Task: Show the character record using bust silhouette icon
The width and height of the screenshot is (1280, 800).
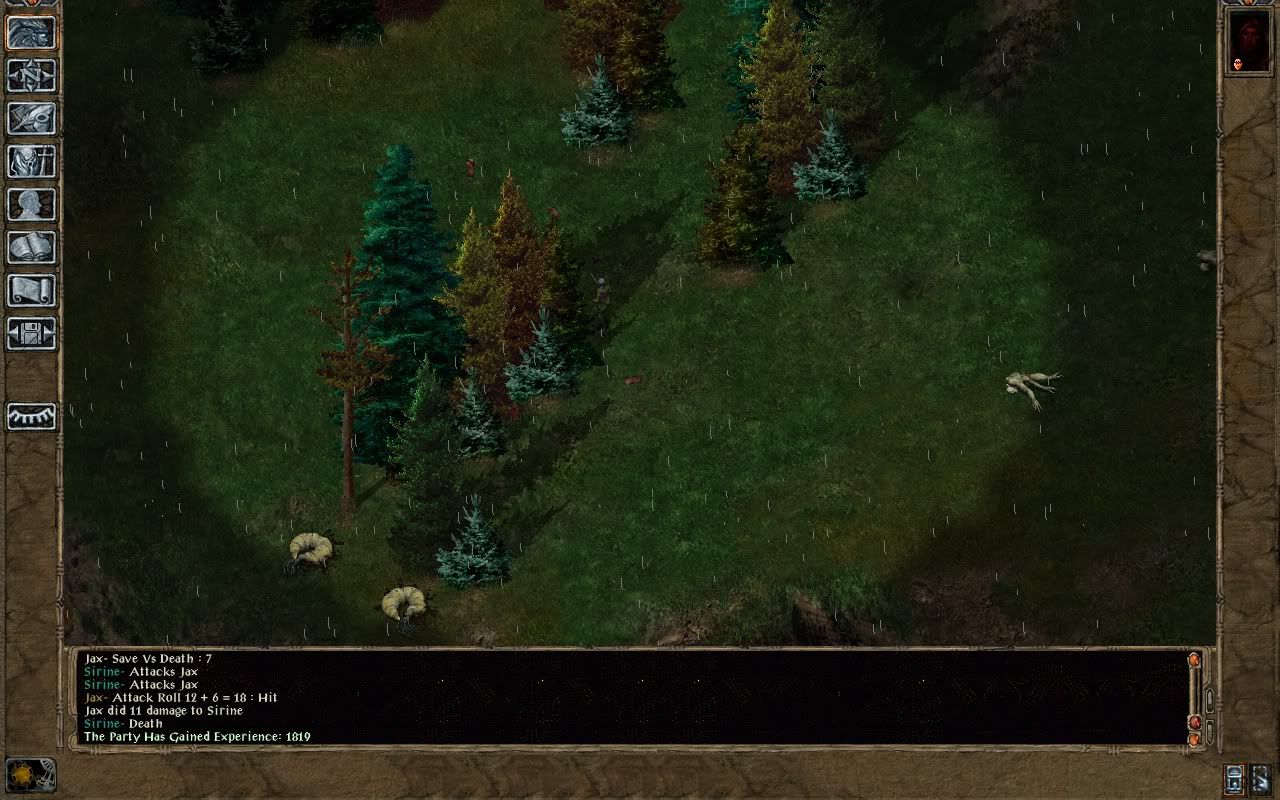Action: [31, 205]
